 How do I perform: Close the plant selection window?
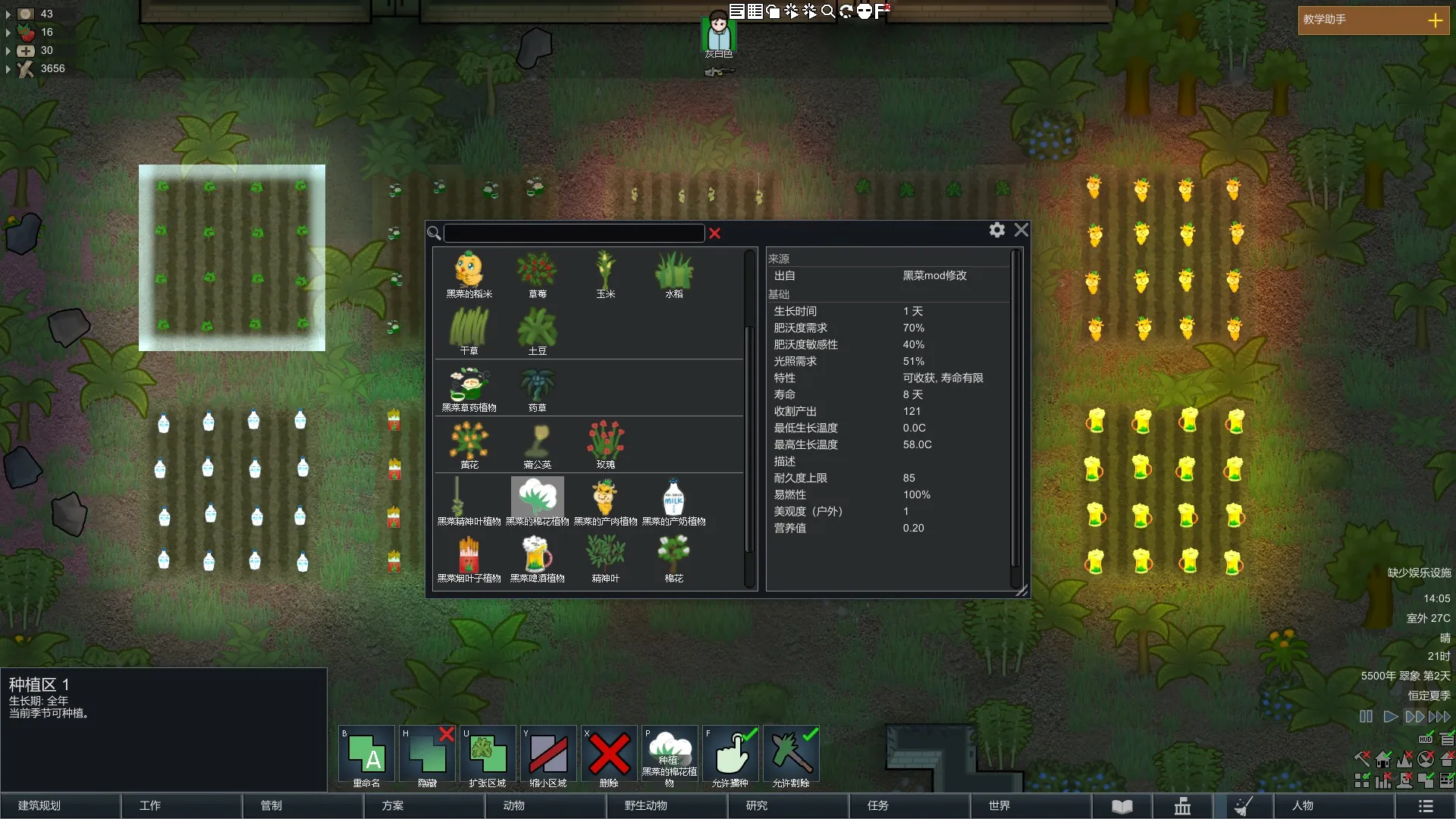(1021, 230)
